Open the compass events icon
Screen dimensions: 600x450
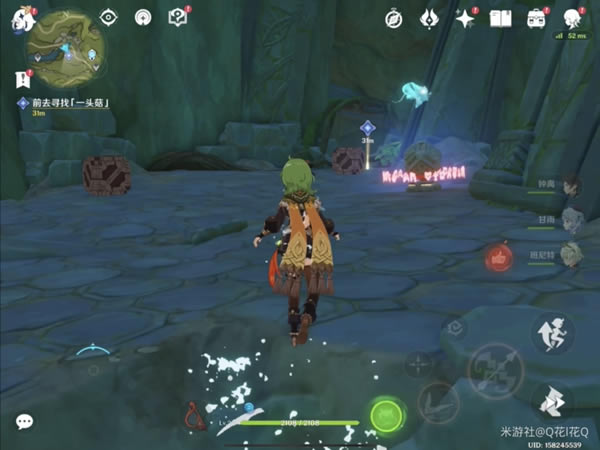click(x=394, y=18)
